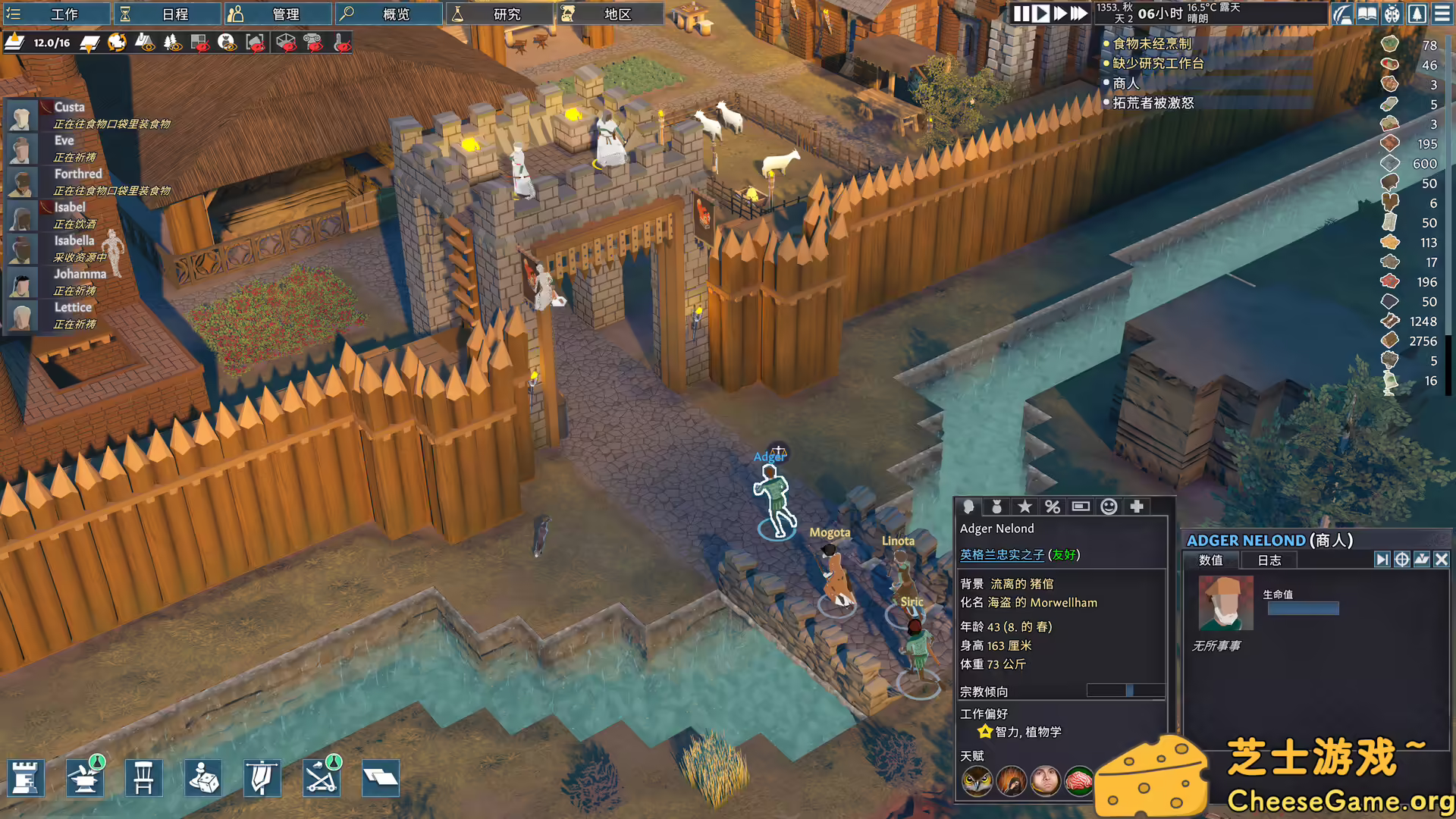Viewport: 1456px width, 819px height.
Task: Click the fastest game speed icon
Action: pyautogui.click(x=1078, y=14)
